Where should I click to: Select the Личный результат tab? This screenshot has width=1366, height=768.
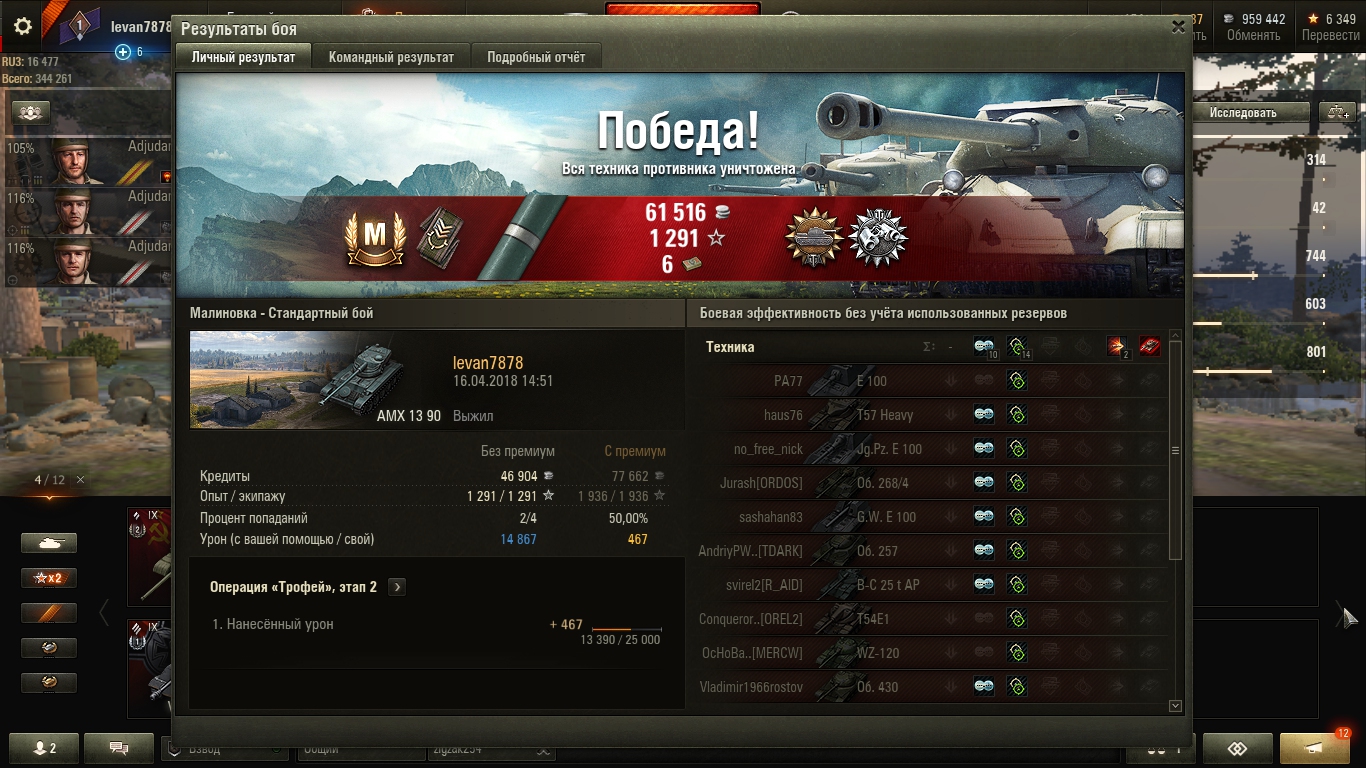(x=243, y=57)
